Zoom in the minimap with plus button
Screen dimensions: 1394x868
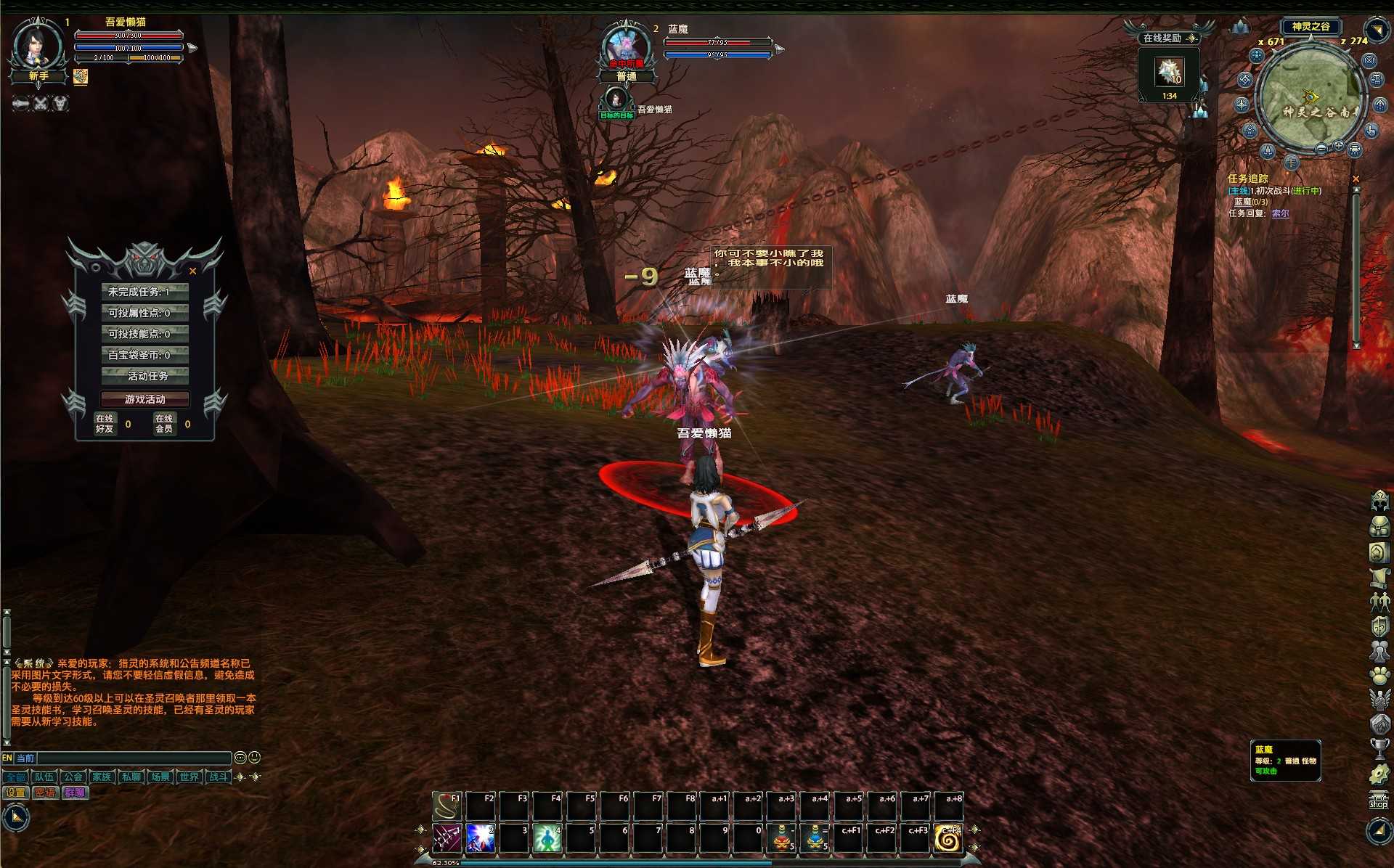[1338, 147]
